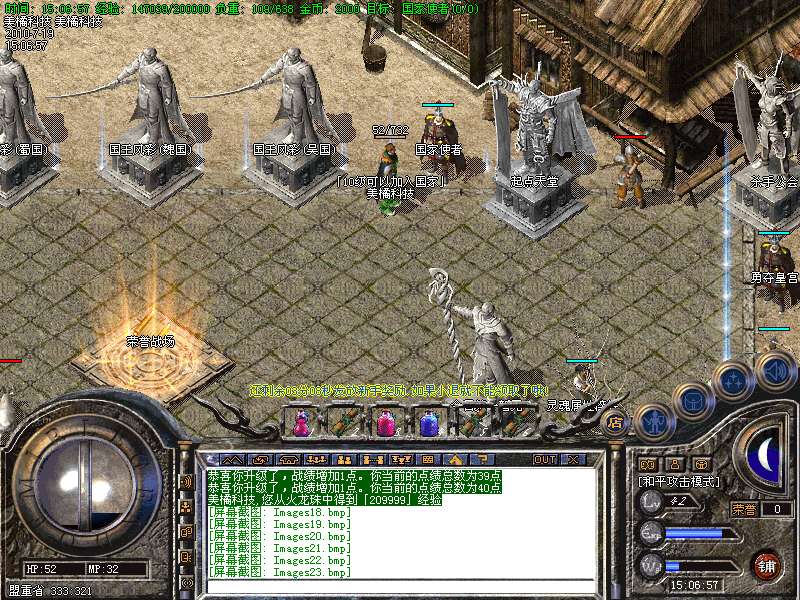Click the mountain icon toolbar button
The height and width of the screenshot is (600, 800).
click(231, 459)
